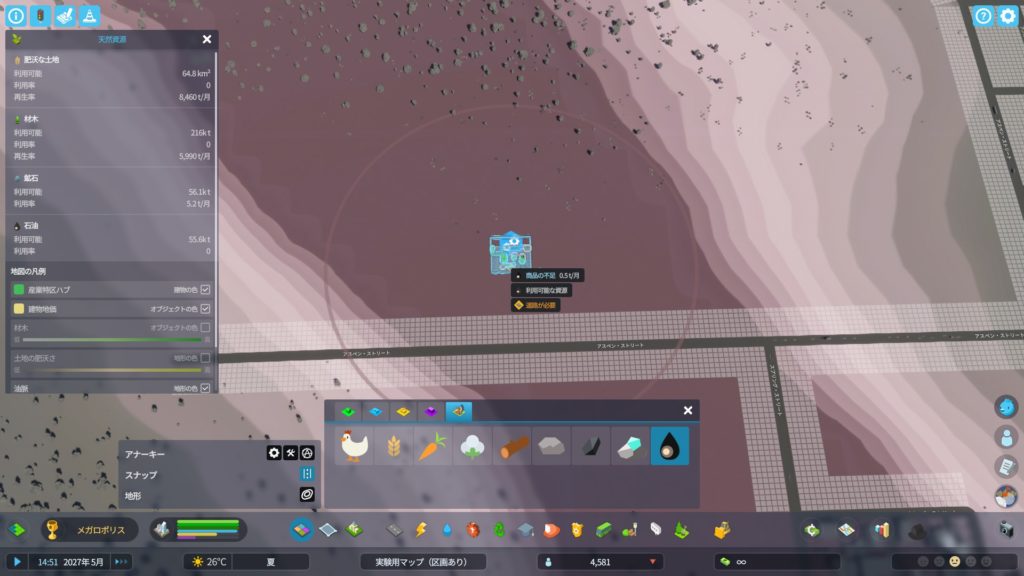Click the play simulation button
Screen dimensions: 1024x576
click(x=17, y=562)
